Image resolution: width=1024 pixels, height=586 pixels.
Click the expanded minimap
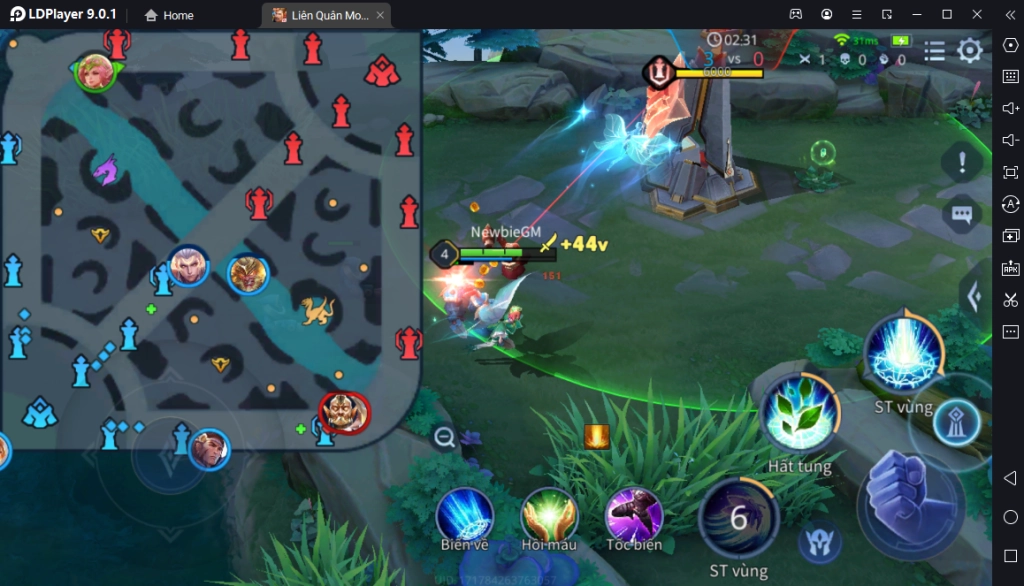210,240
